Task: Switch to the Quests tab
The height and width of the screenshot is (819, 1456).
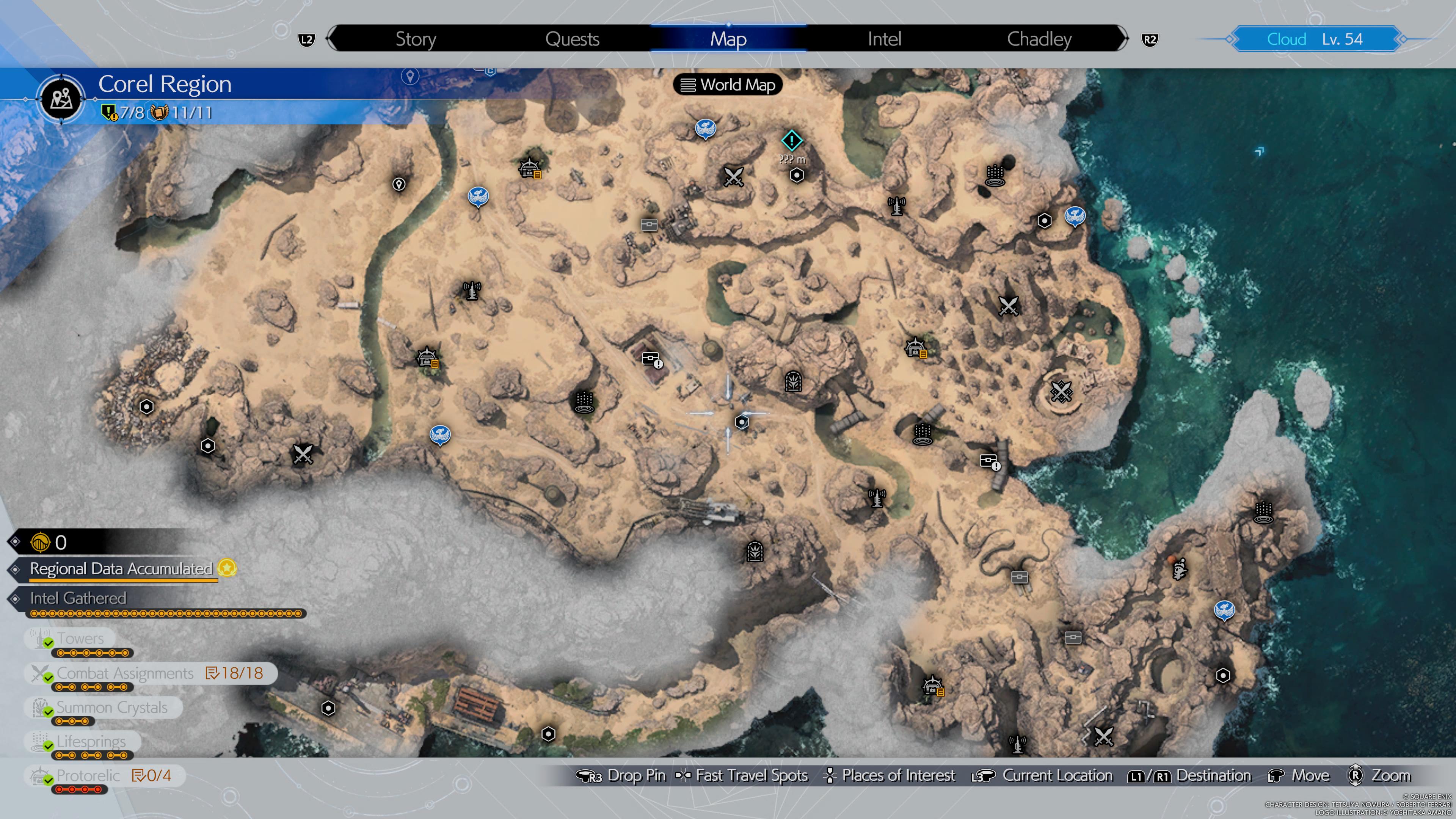Action: tap(572, 38)
